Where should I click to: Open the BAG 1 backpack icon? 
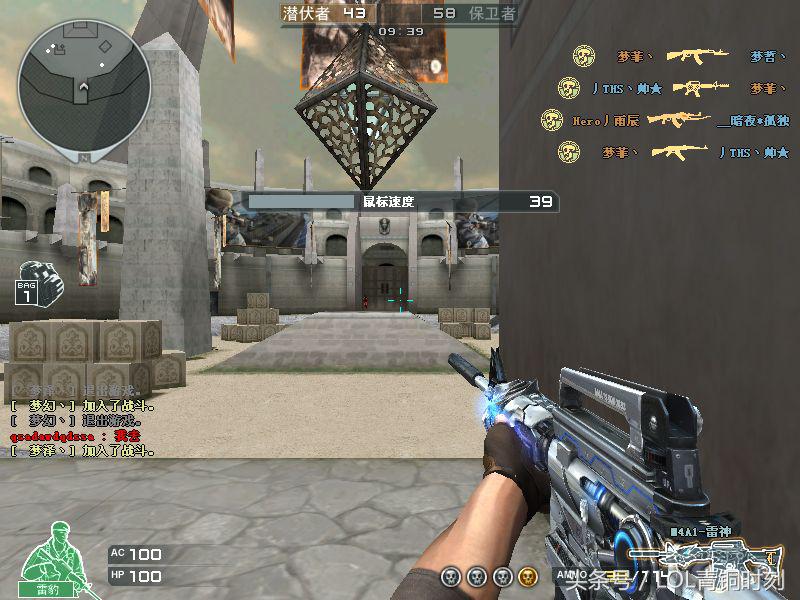[x=38, y=282]
